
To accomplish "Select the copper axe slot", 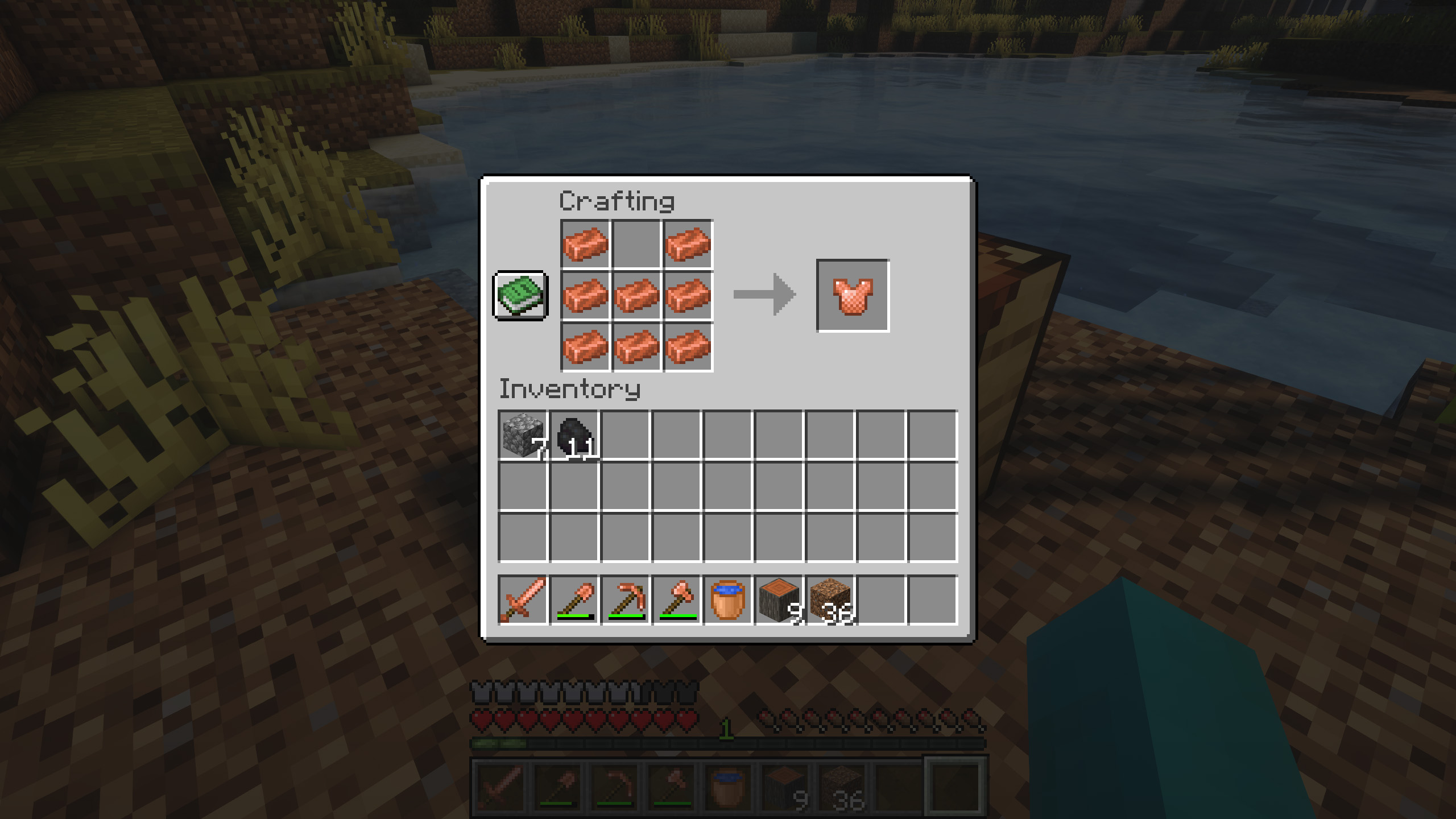I will coord(676,600).
